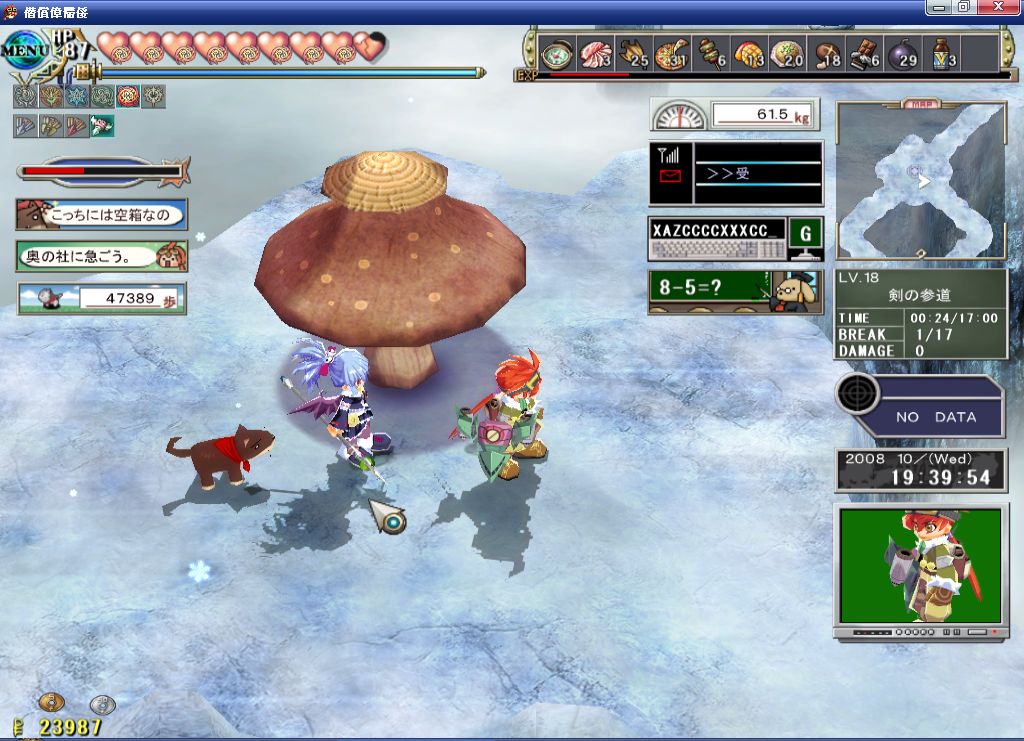Select the blue snowflake emblem skill
This screenshot has width=1024, height=741.
pos(76,97)
